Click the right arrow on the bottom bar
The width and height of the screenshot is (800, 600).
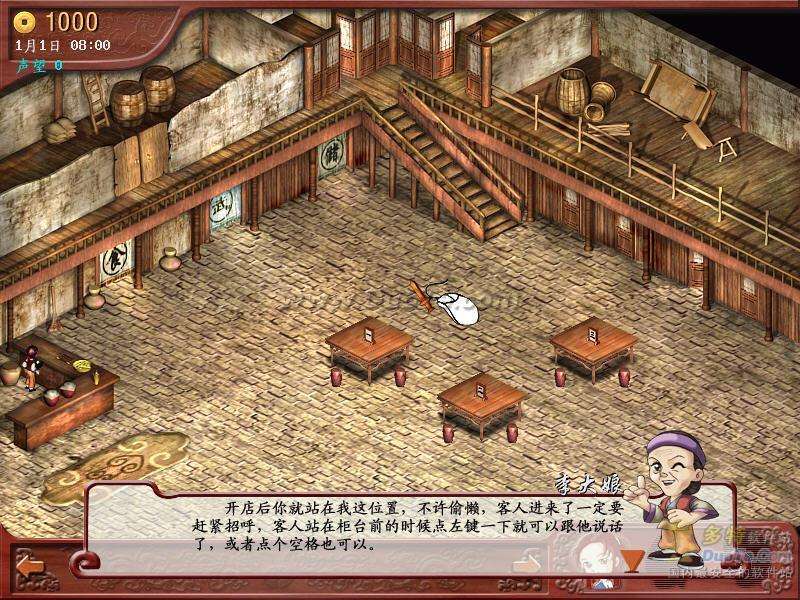(527, 565)
